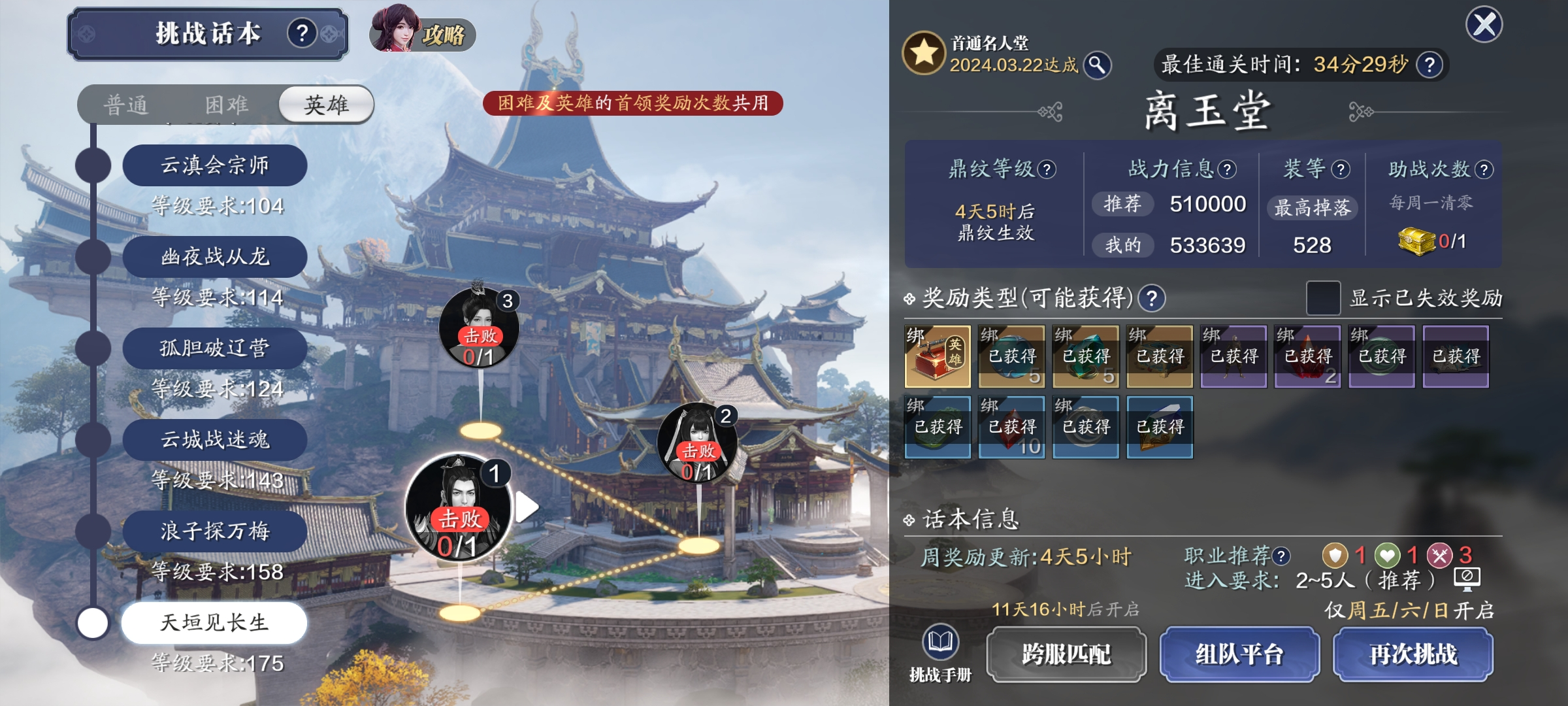Inspect the red treasure chest reward slot

(x=937, y=357)
